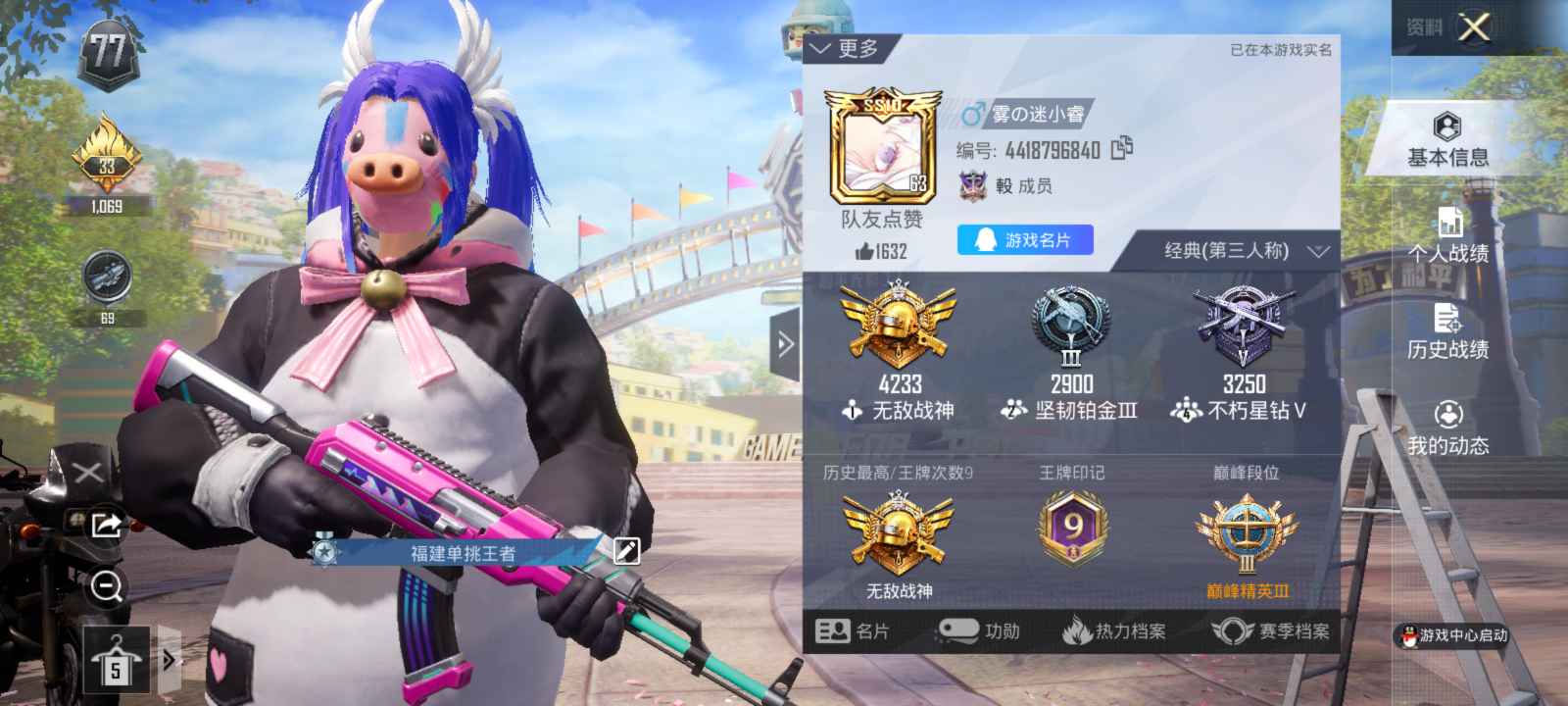Screen dimensions: 1568x706
Task: Click the experience progress bar showing 1,069
Action: click(108, 208)
